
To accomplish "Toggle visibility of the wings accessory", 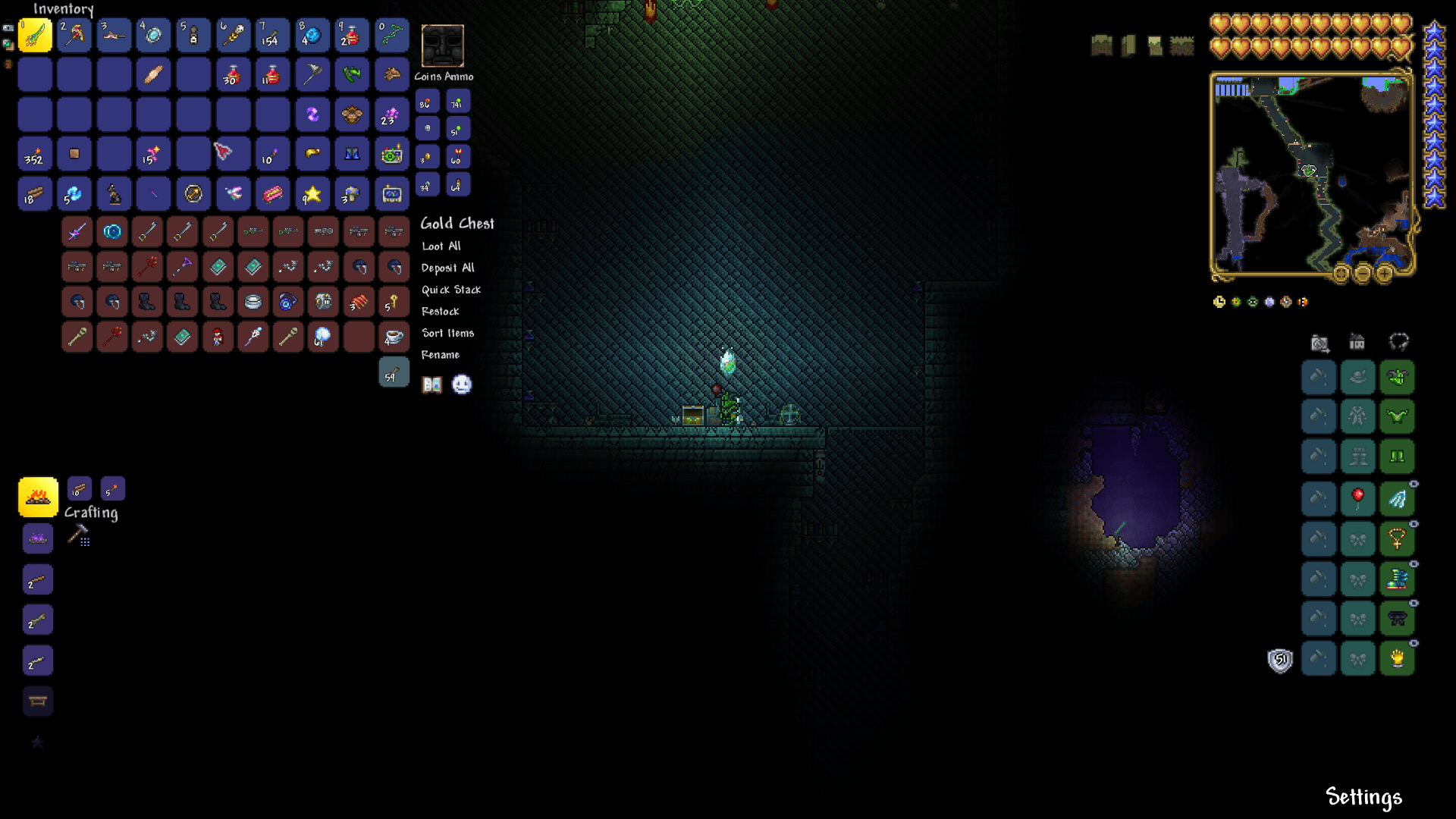I will (x=1414, y=482).
